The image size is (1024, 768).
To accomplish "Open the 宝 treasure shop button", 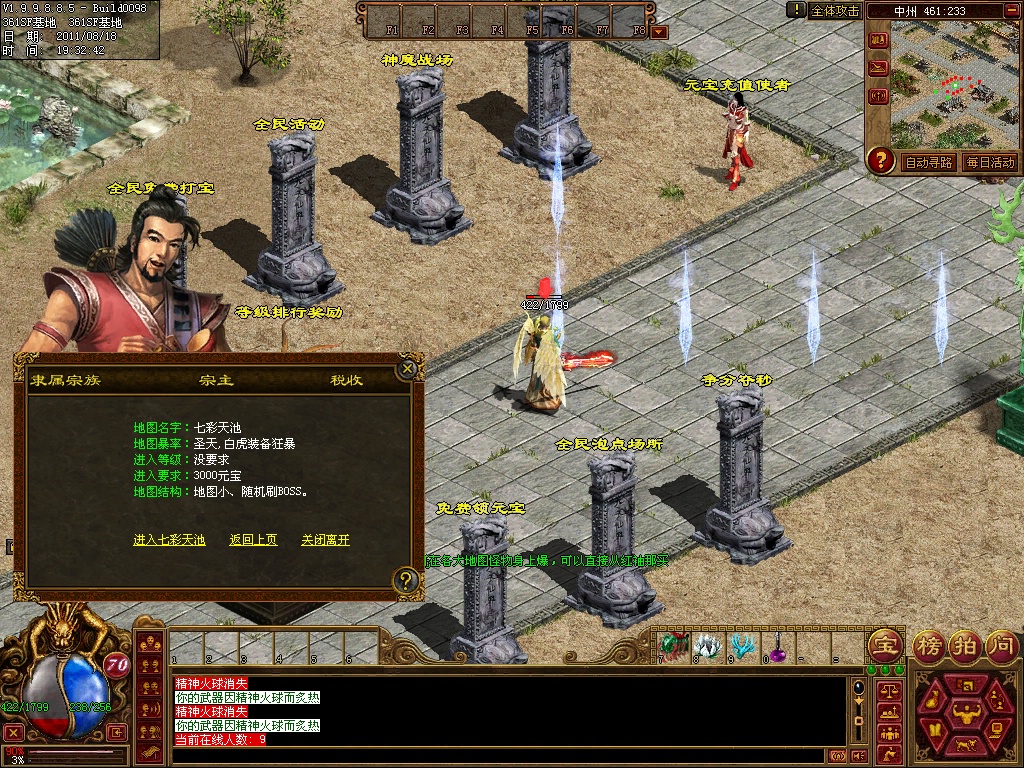I will pos(884,645).
